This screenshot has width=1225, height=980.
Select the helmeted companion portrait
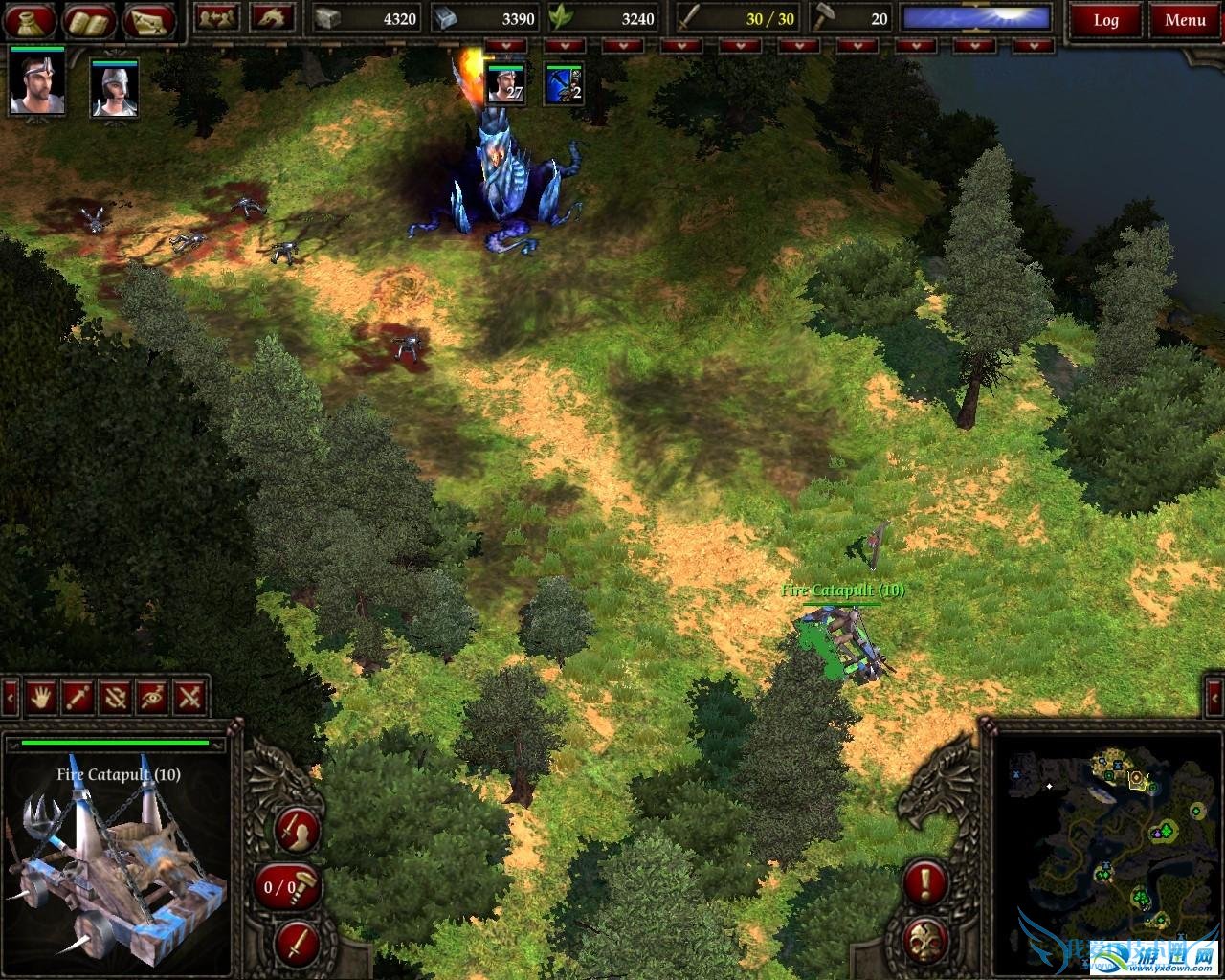coord(115,88)
